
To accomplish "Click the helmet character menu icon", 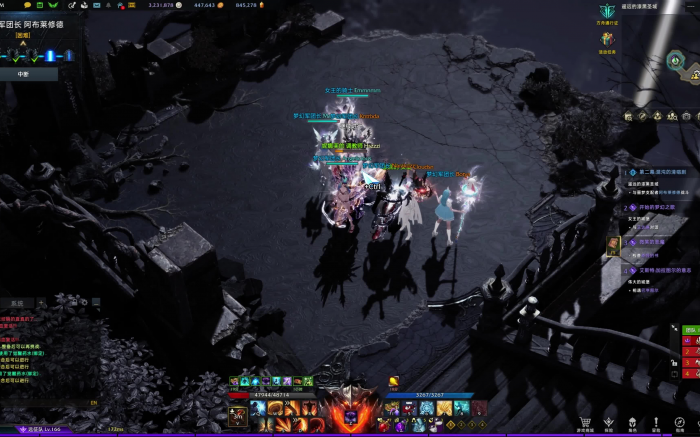I will click(x=634, y=423).
